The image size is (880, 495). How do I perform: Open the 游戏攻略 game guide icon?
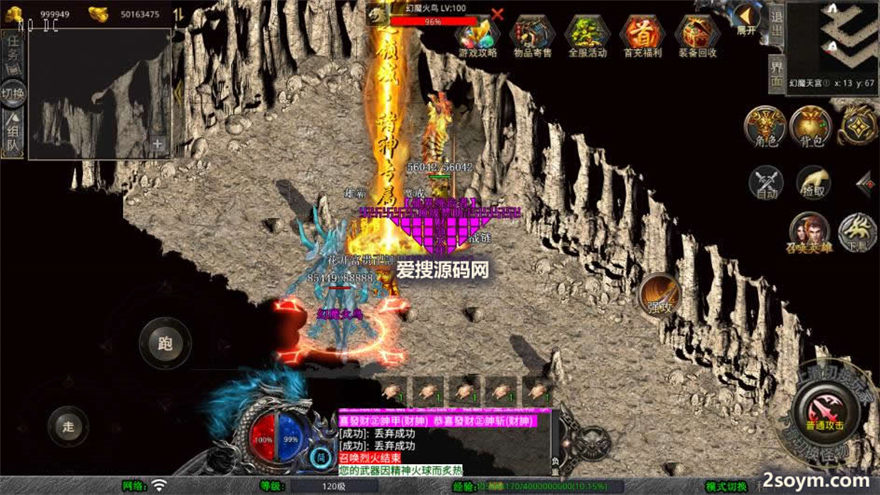[x=478, y=36]
